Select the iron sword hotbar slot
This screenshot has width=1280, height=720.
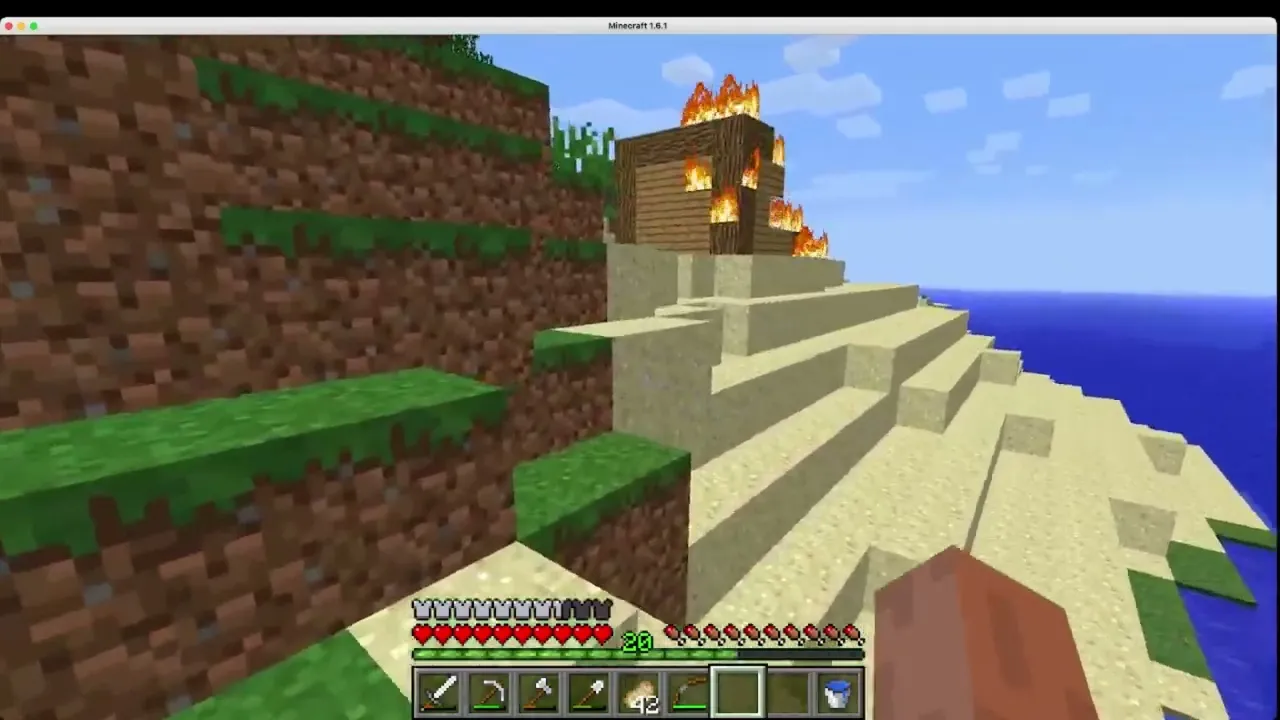coord(439,693)
